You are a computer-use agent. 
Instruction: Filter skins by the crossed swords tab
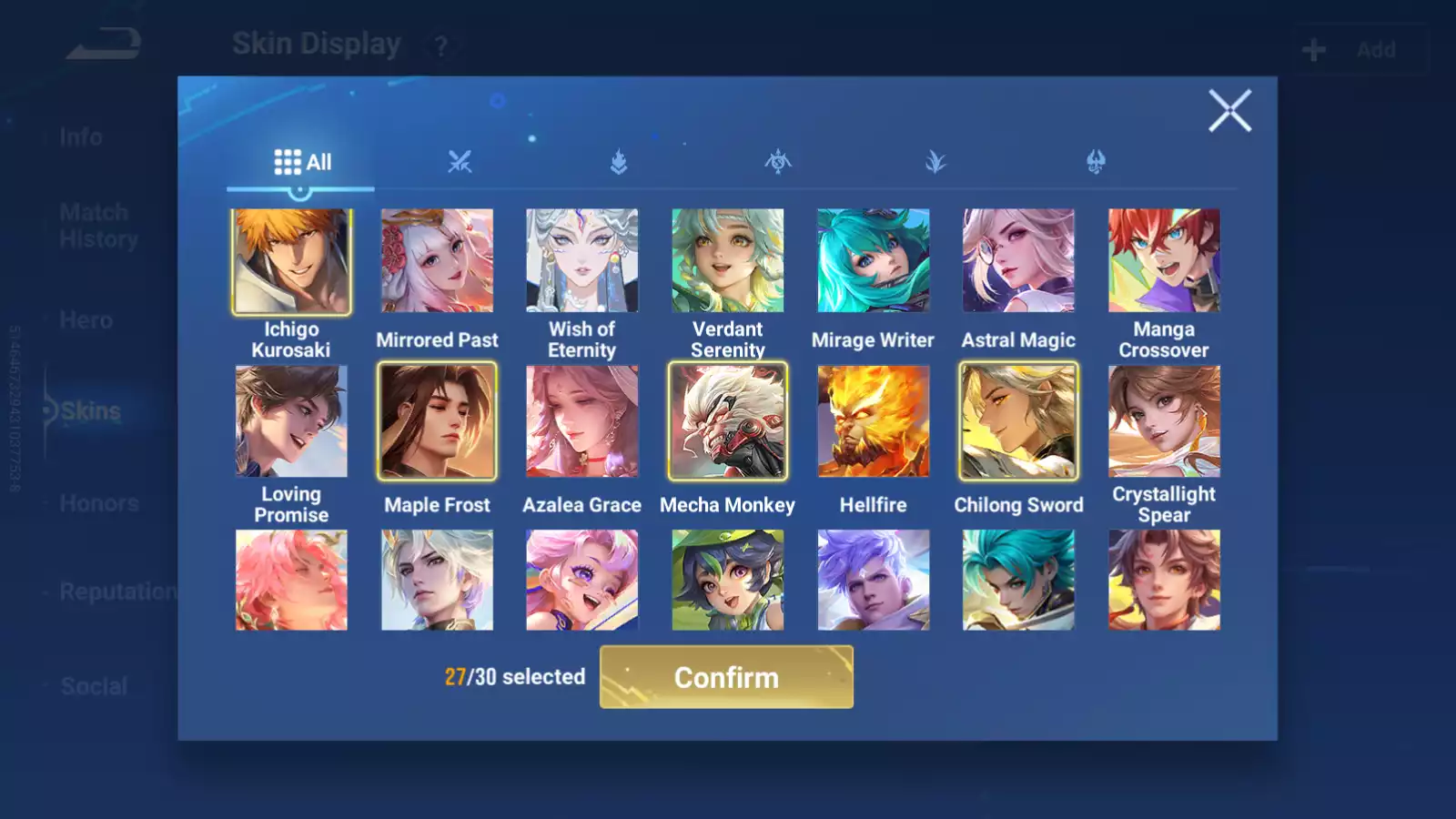click(460, 163)
